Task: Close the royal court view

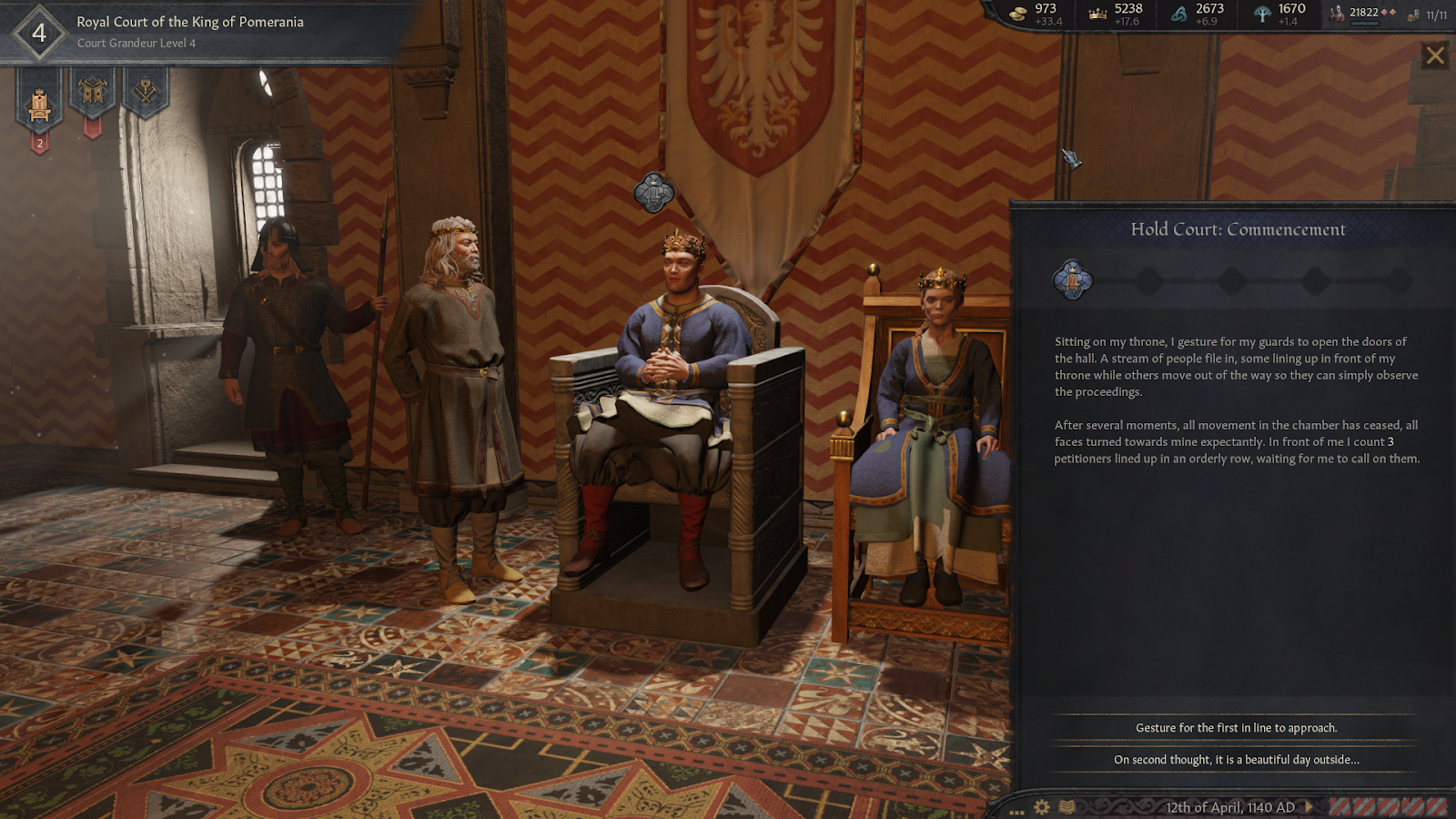Action: pos(1435,56)
